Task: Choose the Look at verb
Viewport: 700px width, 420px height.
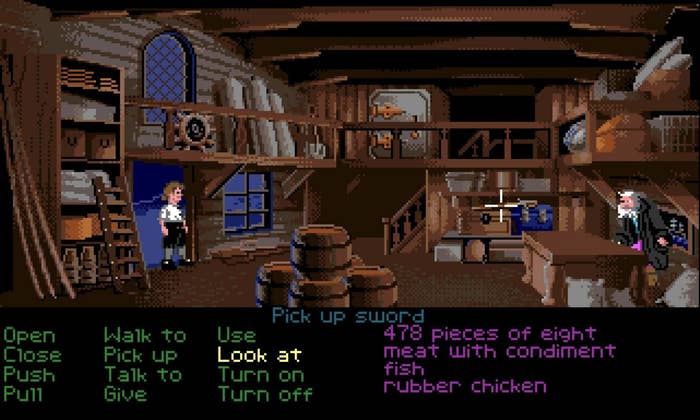Action: 260,355
